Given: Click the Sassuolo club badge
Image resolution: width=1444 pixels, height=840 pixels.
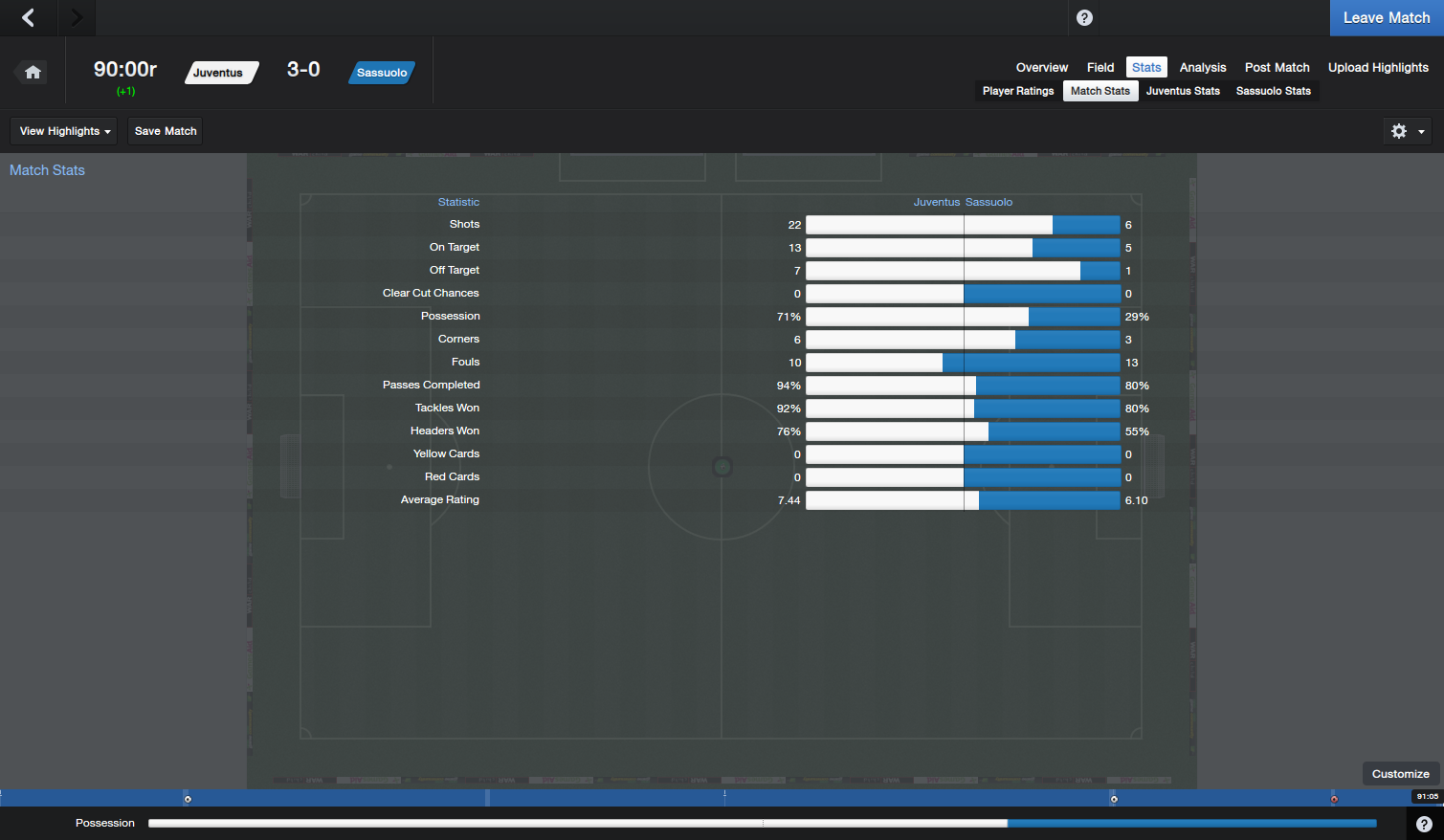Looking at the screenshot, I should [x=381, y=72].
